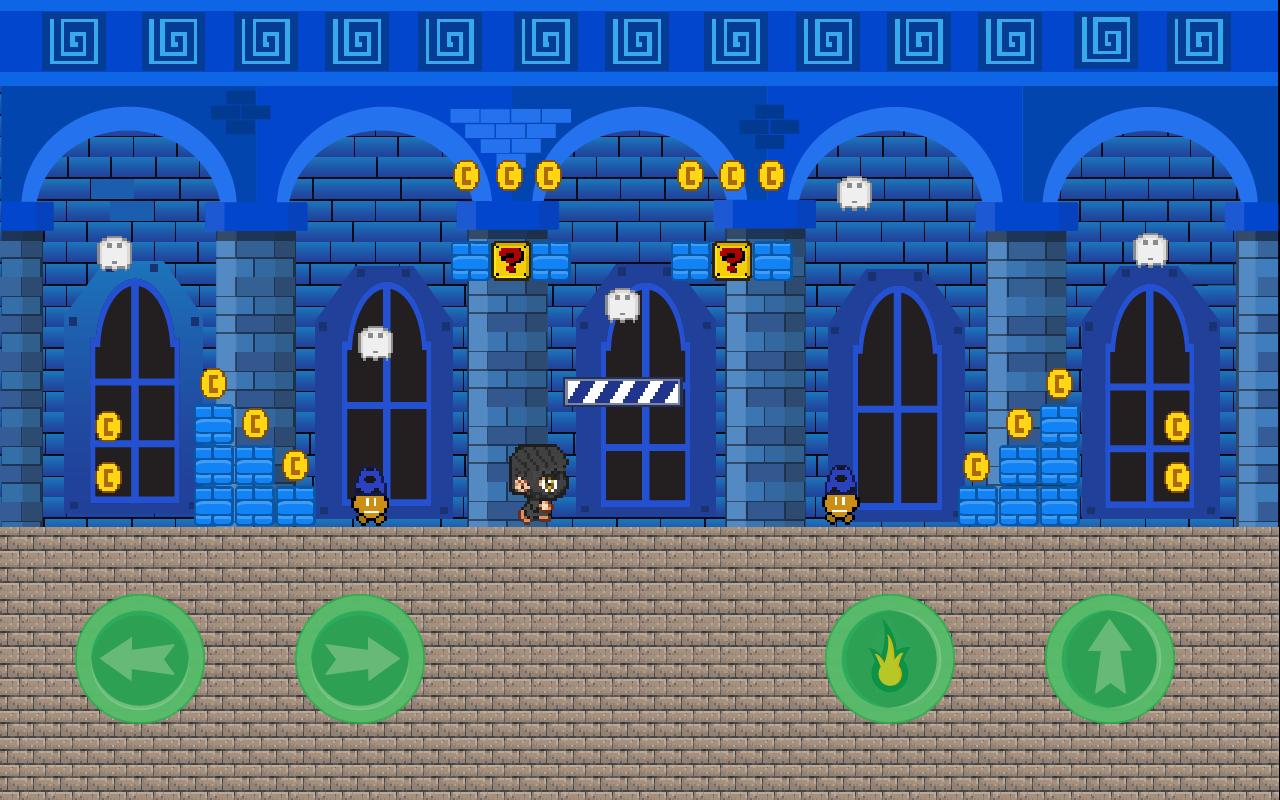Click the coin above the blue brick stack

(211, 384)
